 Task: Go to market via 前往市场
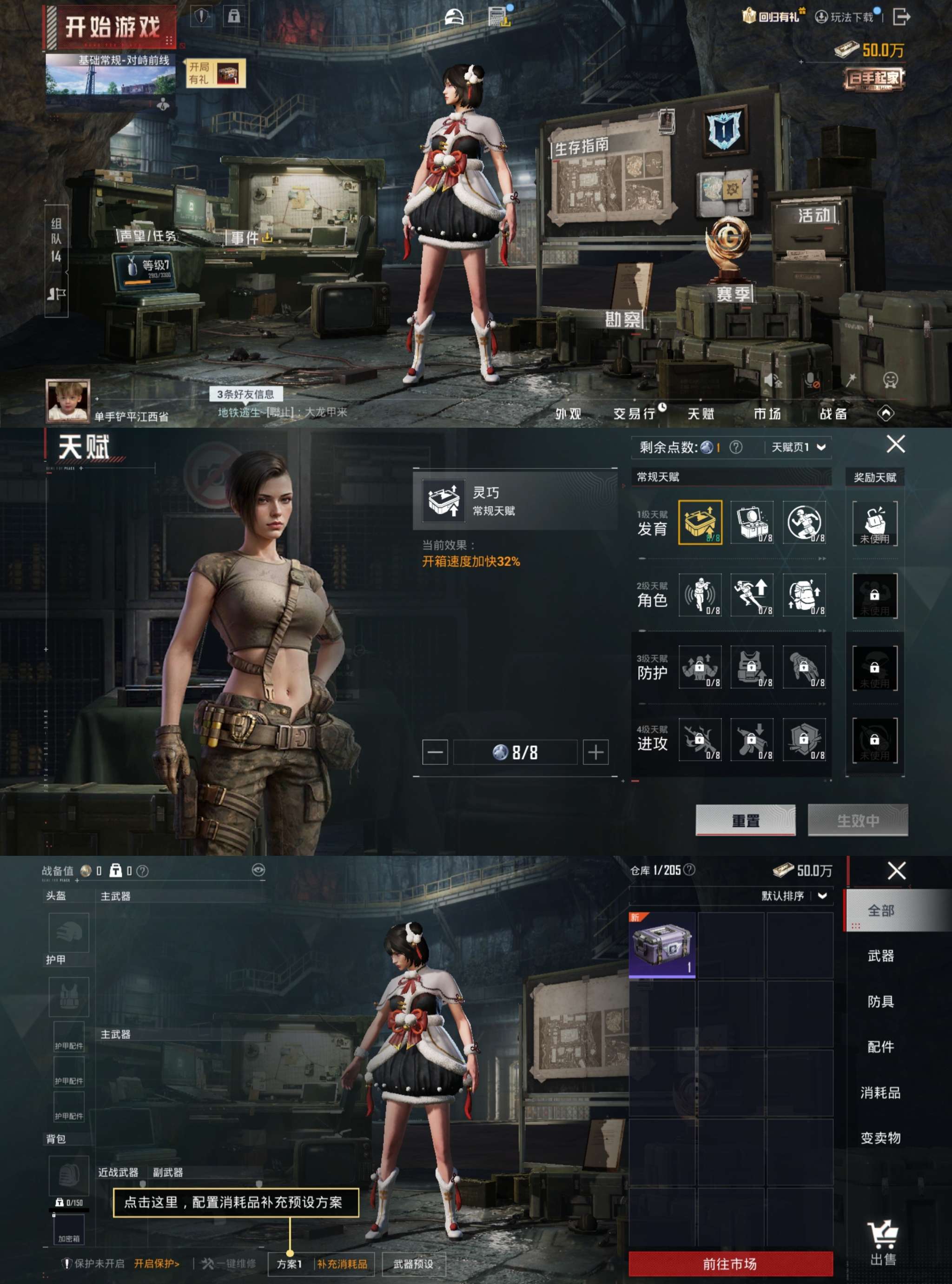tap(730, 1264)
